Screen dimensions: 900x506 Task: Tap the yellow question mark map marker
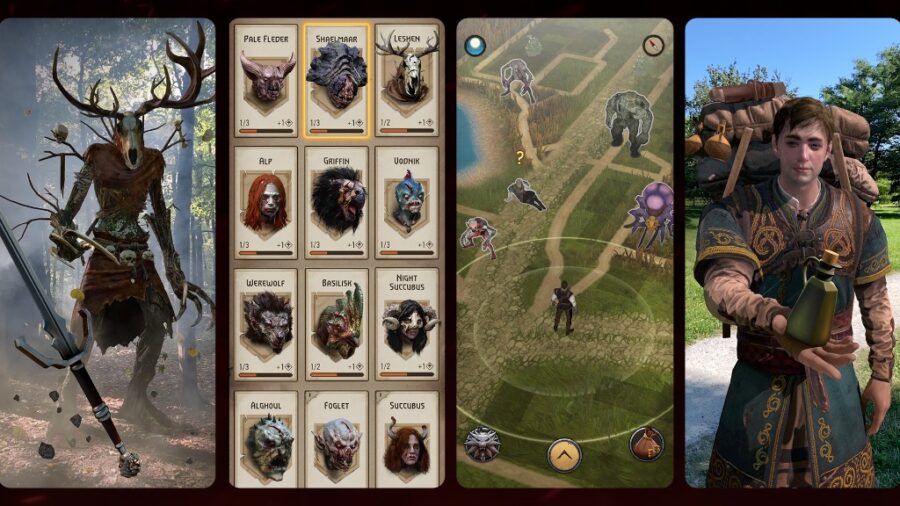click(519, 157)
